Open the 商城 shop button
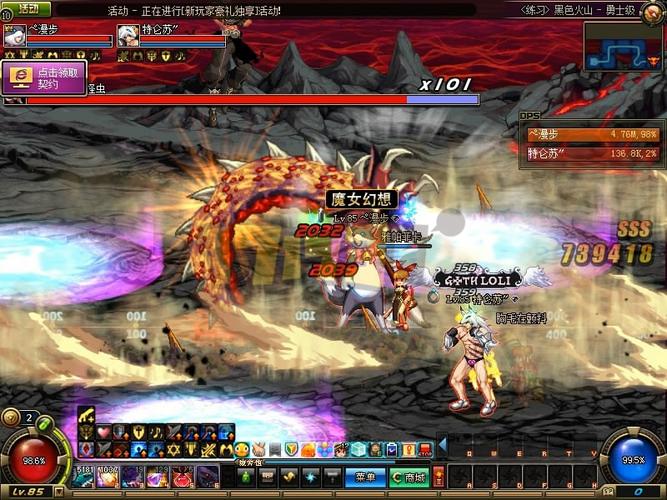Image resolution: width=667 pixels, height=500 pixels. [409, 478]
